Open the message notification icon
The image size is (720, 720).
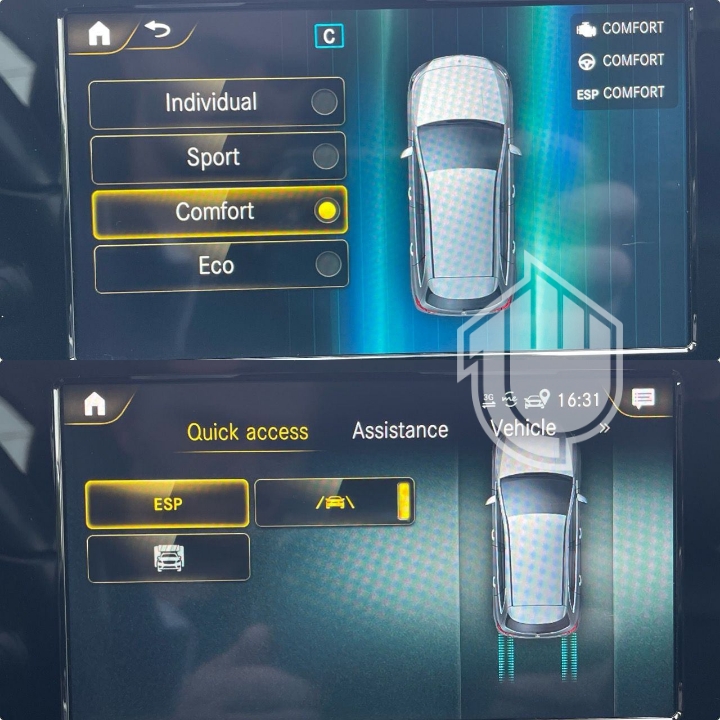pyautogui.click(x=644, y=399)
